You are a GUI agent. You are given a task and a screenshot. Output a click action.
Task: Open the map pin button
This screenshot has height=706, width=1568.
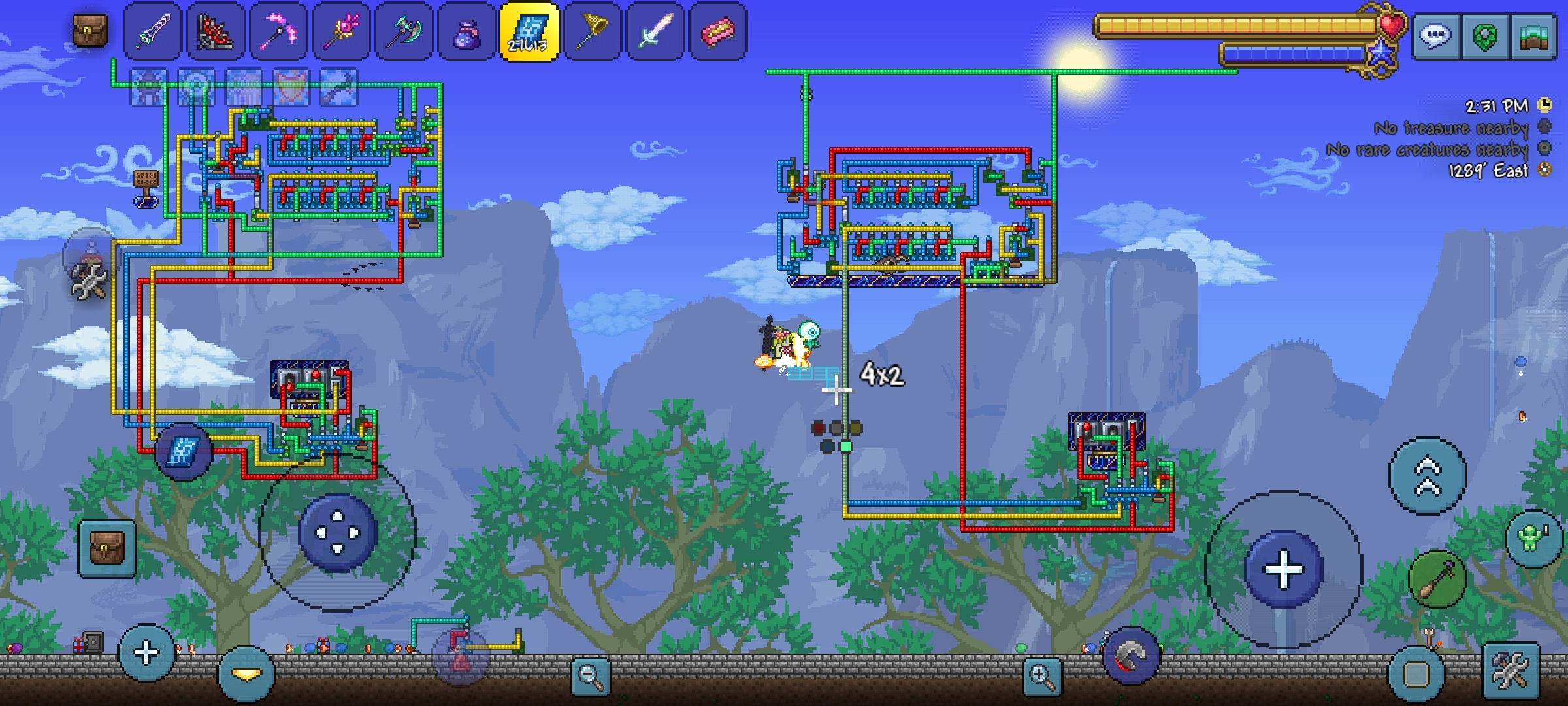(1484, 36)
